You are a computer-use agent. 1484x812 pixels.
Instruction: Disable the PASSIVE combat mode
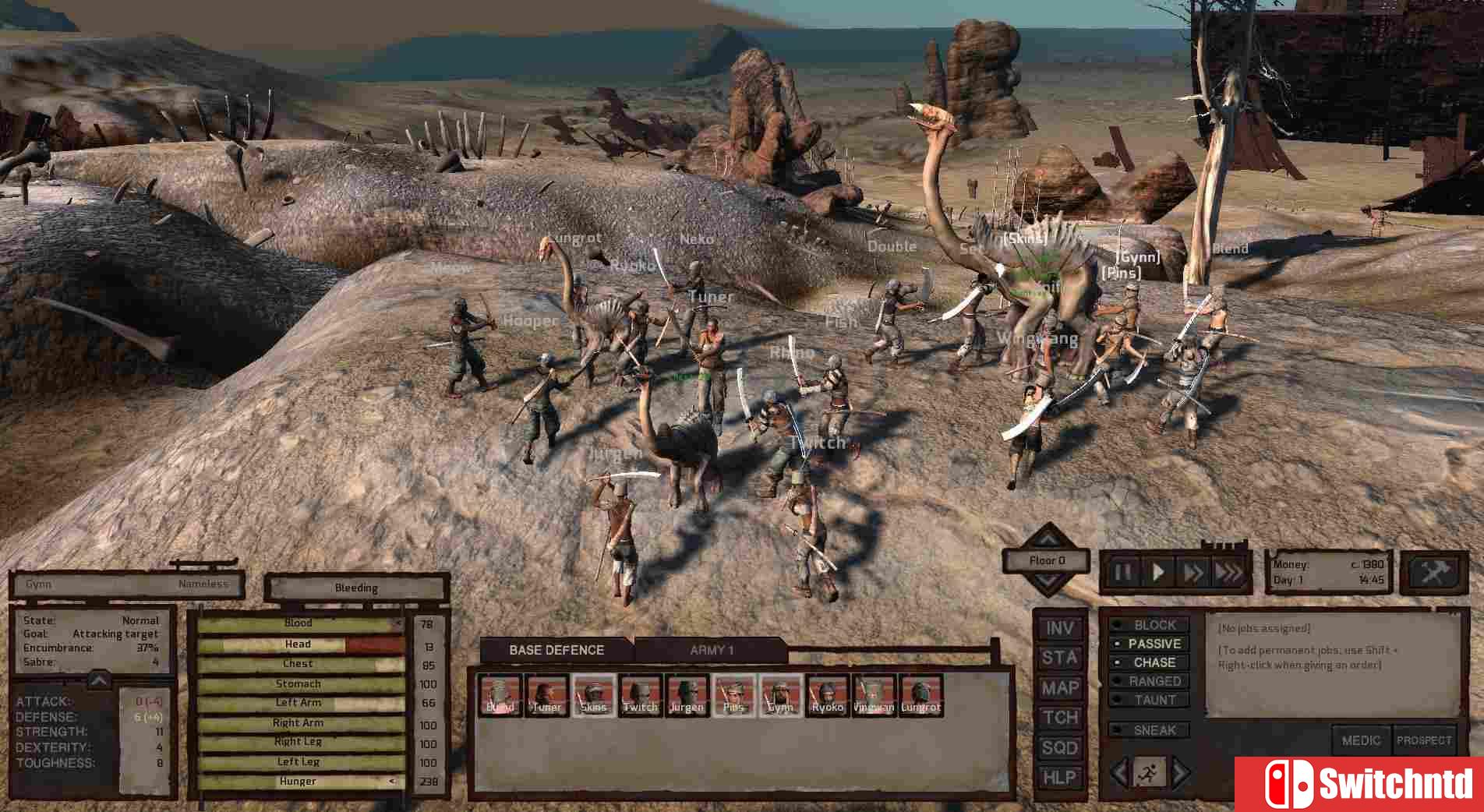coord(1154,644)
